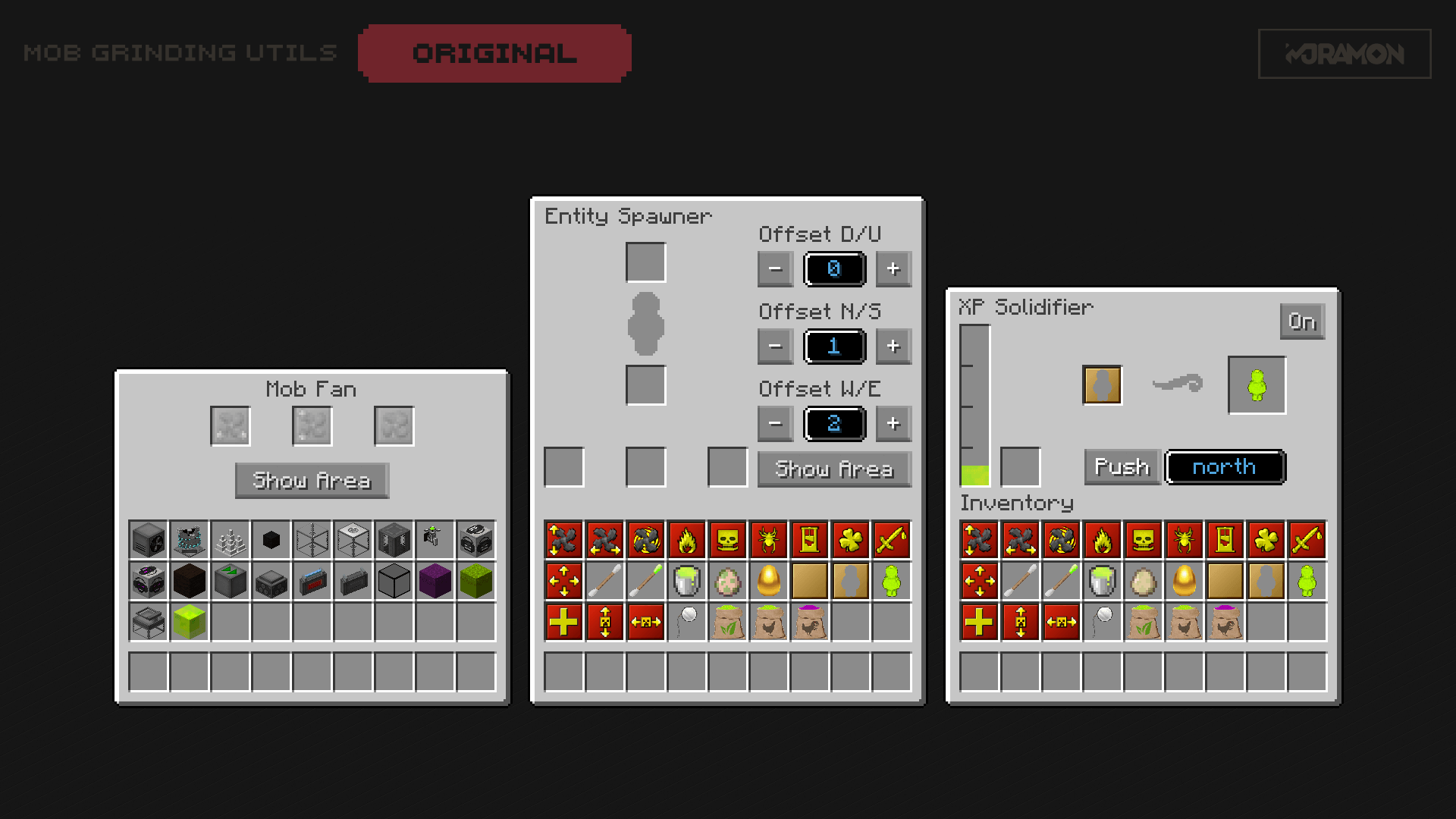
Task: Pick the fire damage upgrade in Entity Spawner
Action: click(x=687, y=540)
